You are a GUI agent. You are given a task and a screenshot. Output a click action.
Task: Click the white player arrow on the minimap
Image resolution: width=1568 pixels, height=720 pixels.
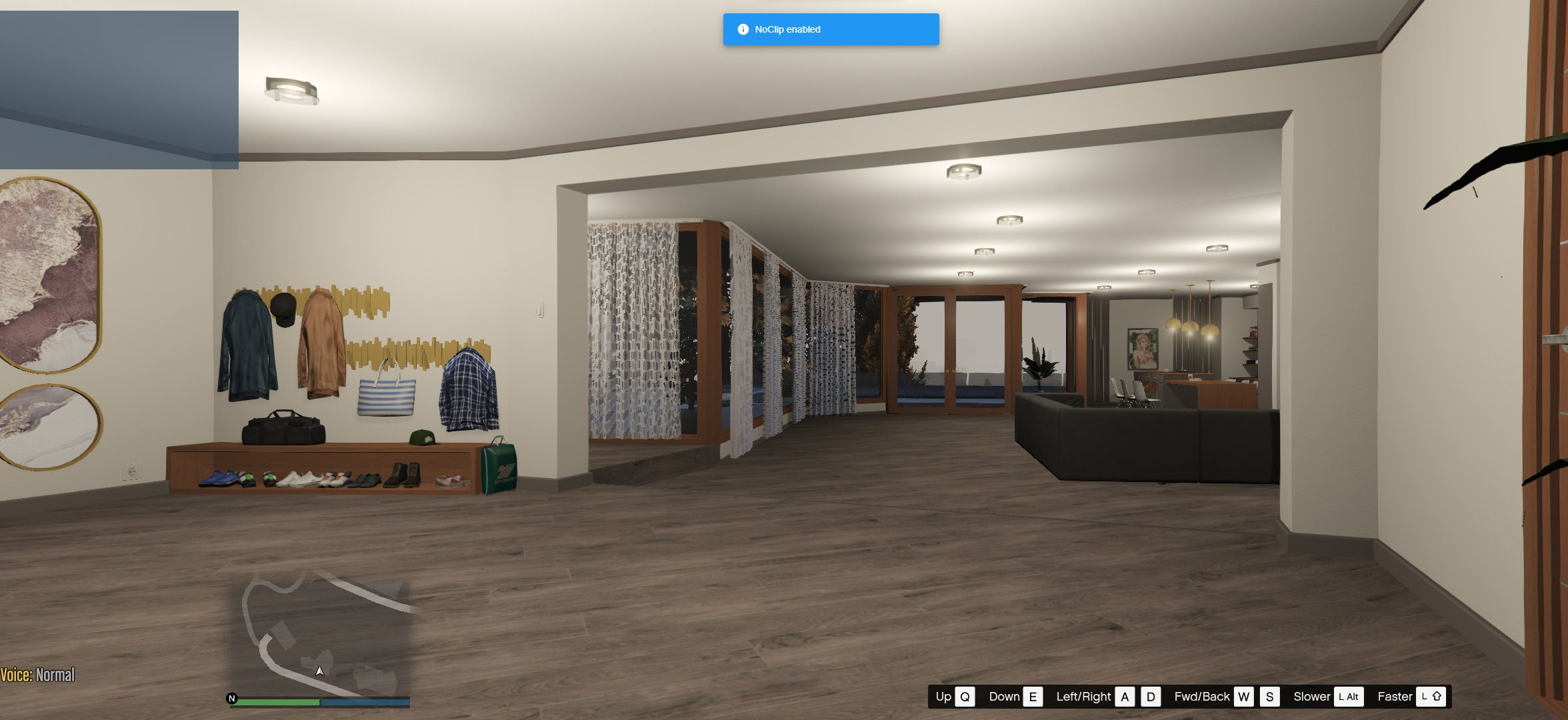[319, 671]
